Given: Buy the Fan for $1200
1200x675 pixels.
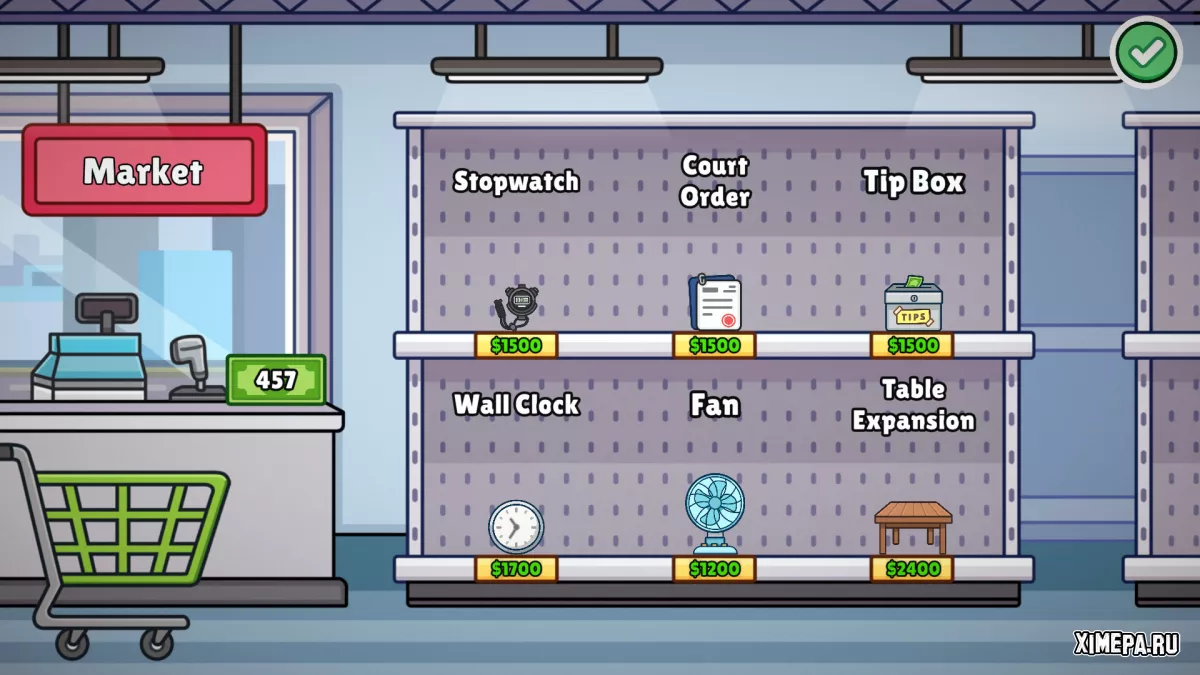Looking at the screenshot, I should [714, 569].
